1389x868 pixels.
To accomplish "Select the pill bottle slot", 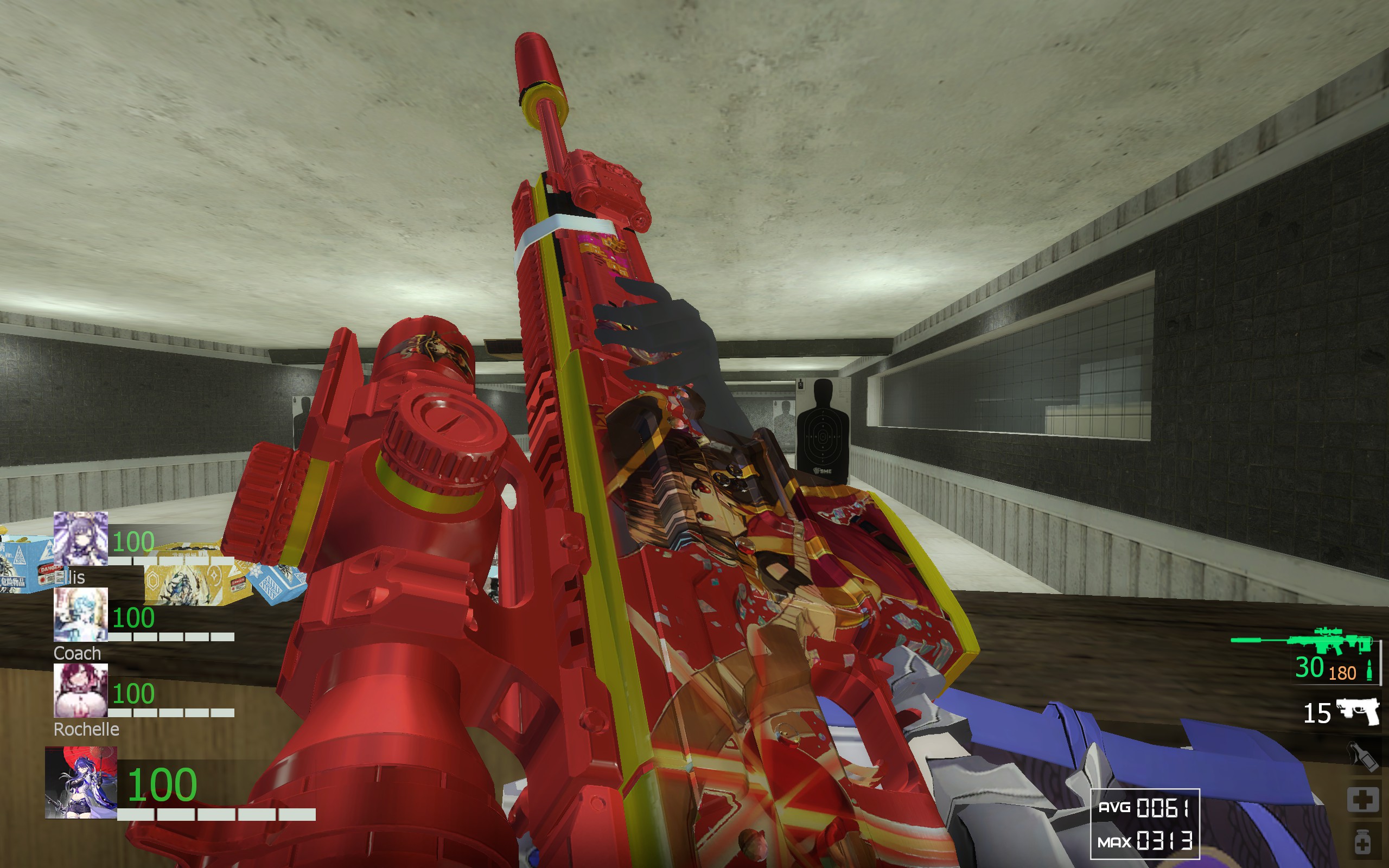I will point(1362,843).
